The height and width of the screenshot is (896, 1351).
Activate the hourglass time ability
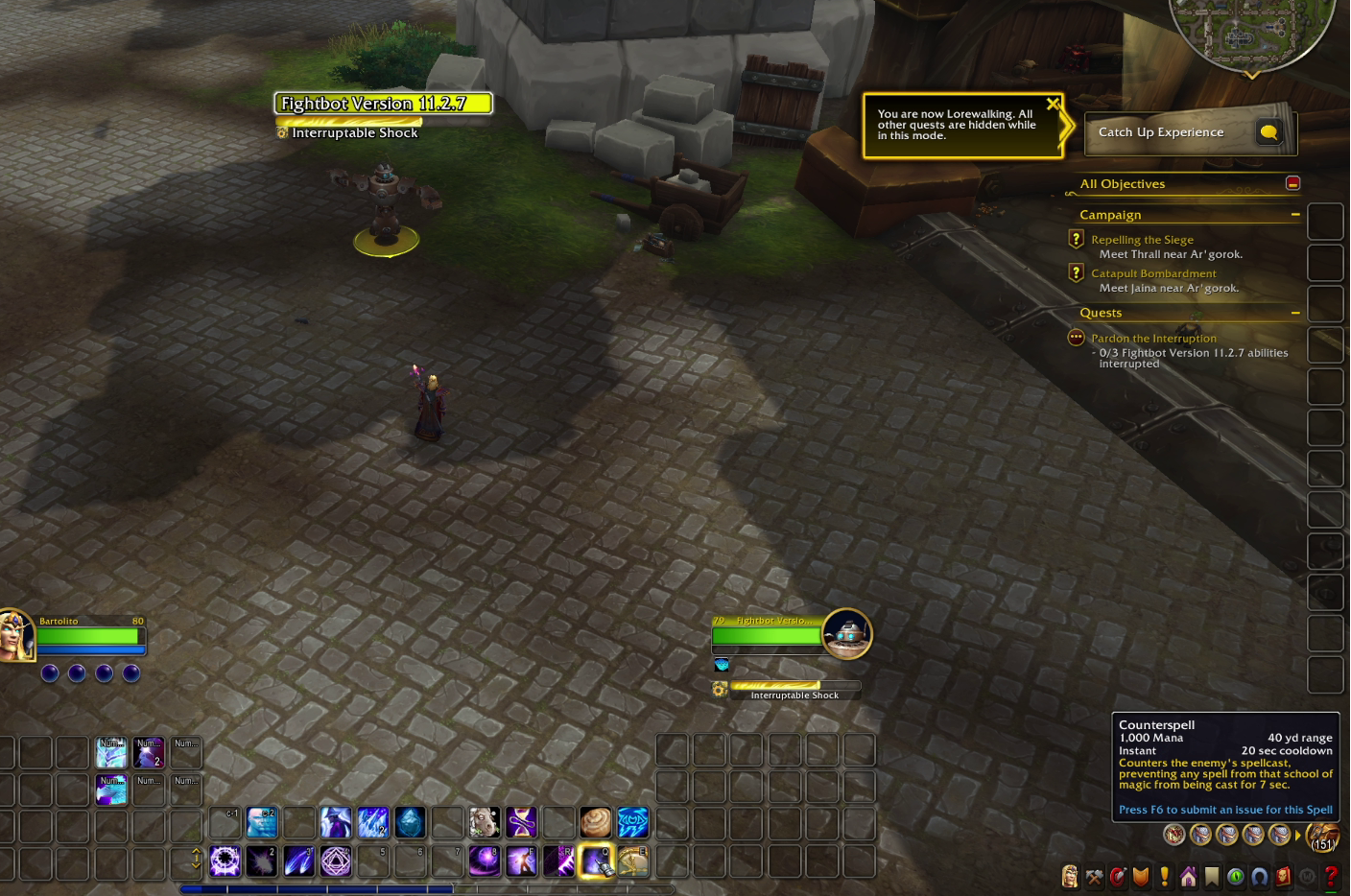pyautogui.click(x=522, y=822)
